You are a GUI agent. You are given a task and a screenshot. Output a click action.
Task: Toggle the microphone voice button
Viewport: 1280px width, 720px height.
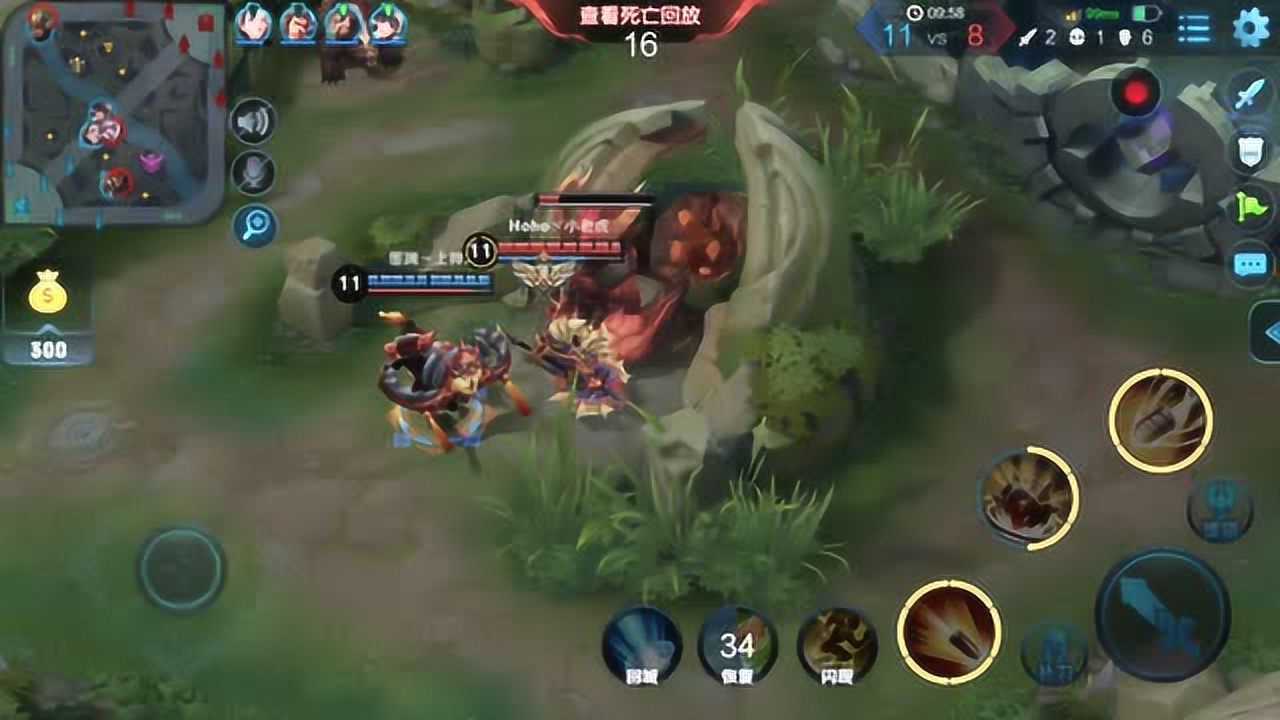point(253,174)
